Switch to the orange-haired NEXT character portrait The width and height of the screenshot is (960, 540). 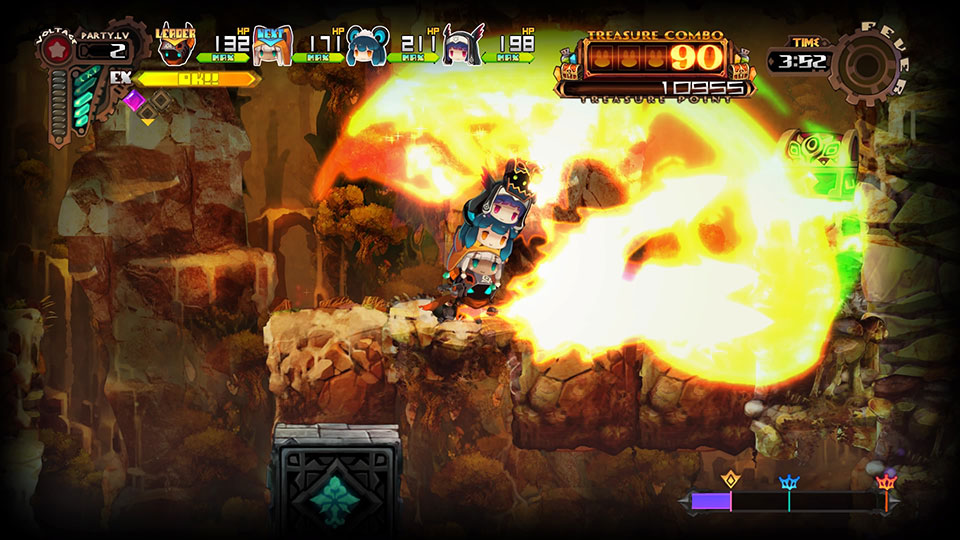tap(272, 45)
